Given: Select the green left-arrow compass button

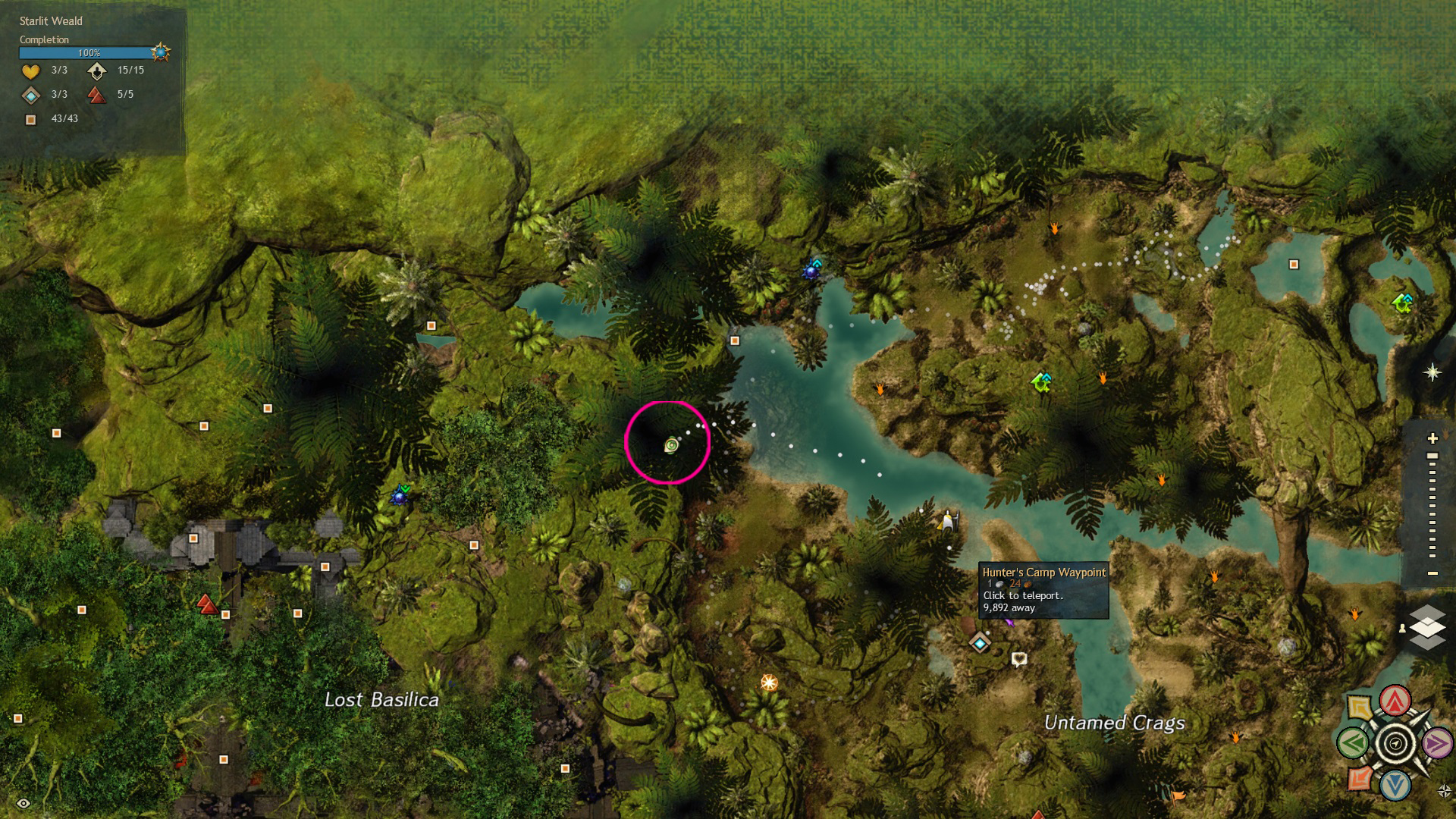Looking at the screenshot, I should point(1353,743).
